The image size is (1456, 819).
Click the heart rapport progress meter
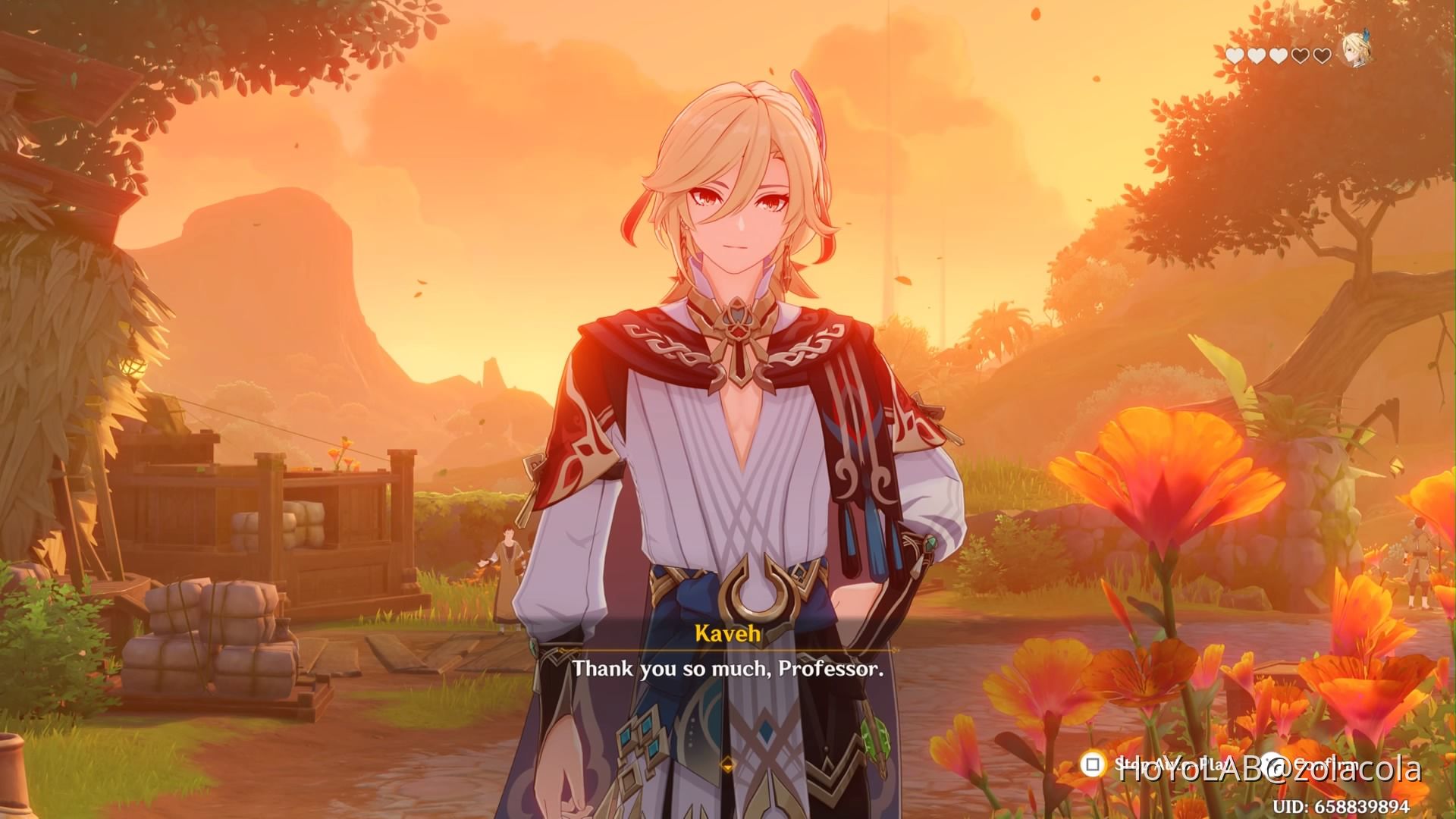[1279, 54]
